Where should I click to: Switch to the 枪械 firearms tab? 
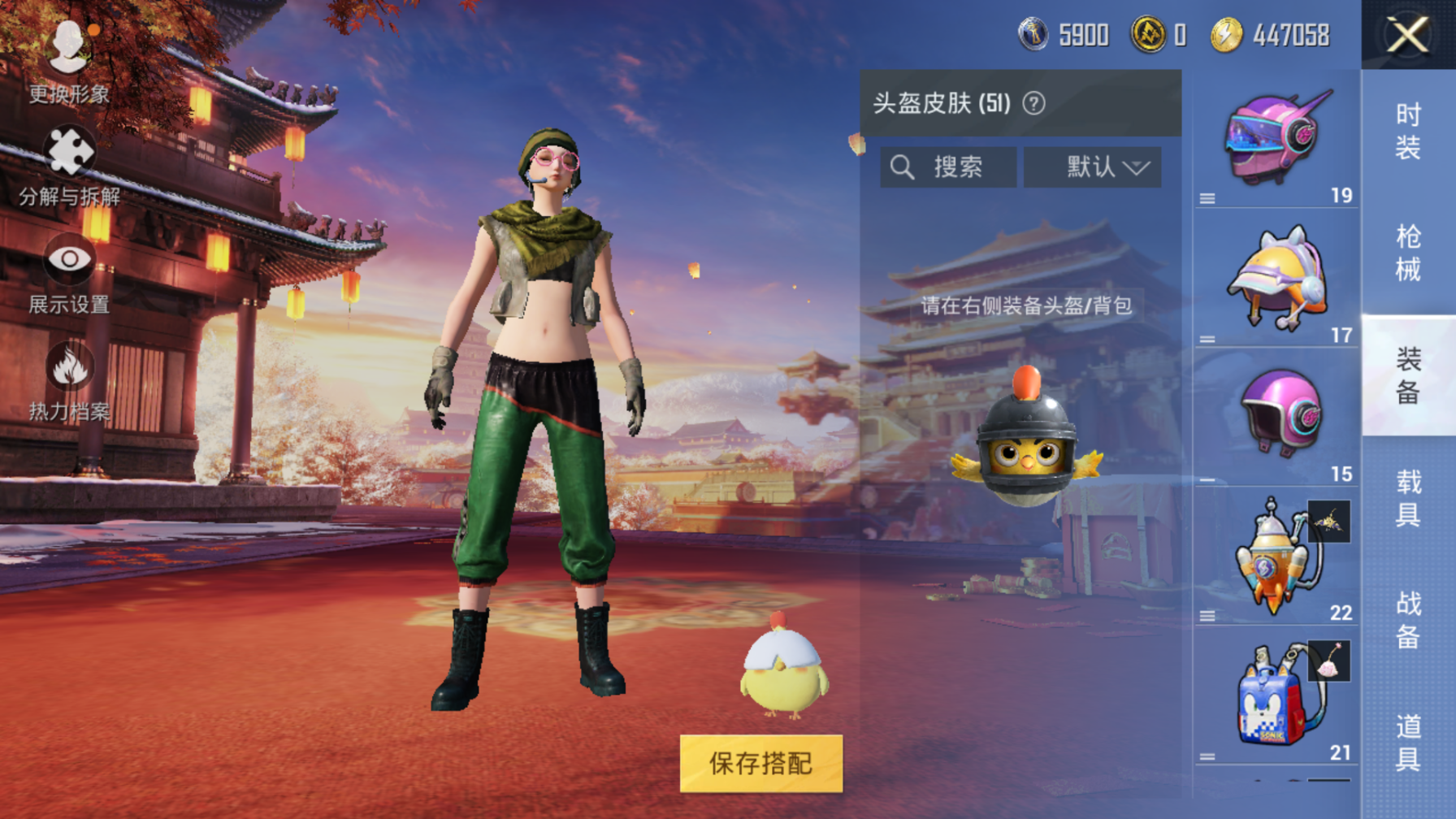tap(1408, 253)
